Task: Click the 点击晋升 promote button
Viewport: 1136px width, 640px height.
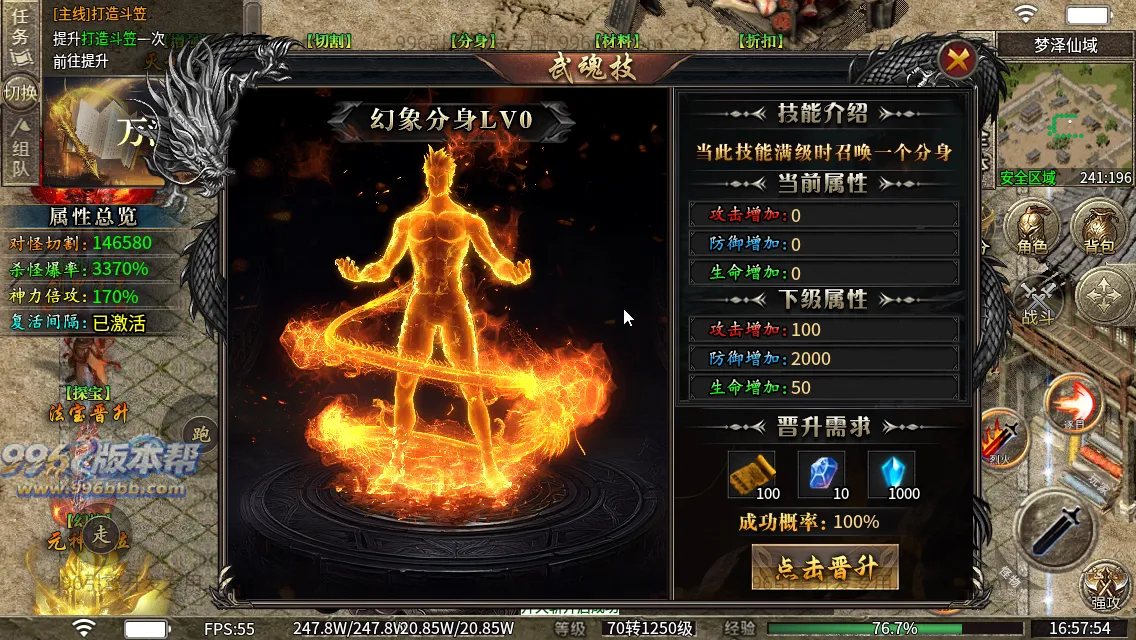Action: pos(824,568)
